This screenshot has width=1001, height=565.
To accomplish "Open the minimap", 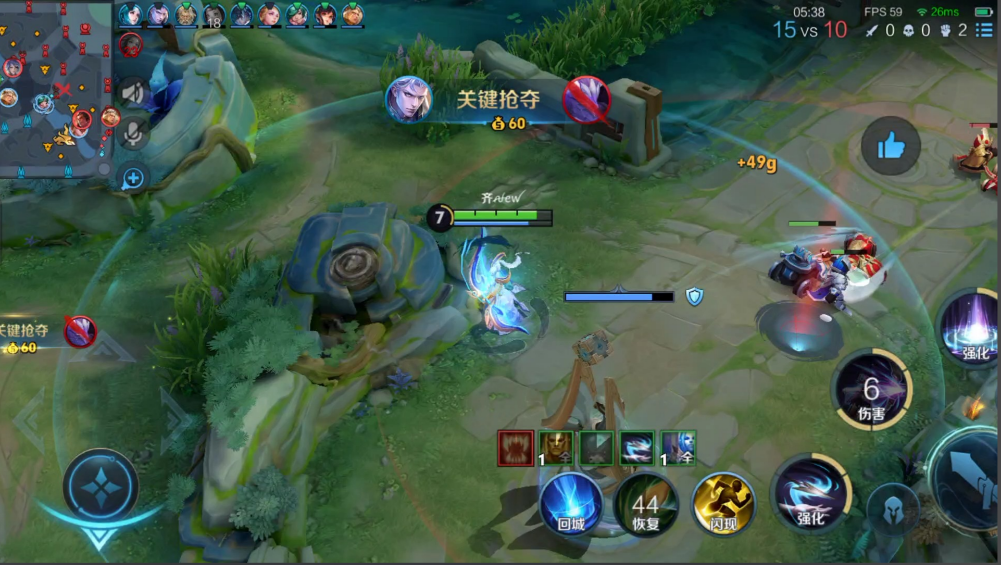I will [55, 90].
